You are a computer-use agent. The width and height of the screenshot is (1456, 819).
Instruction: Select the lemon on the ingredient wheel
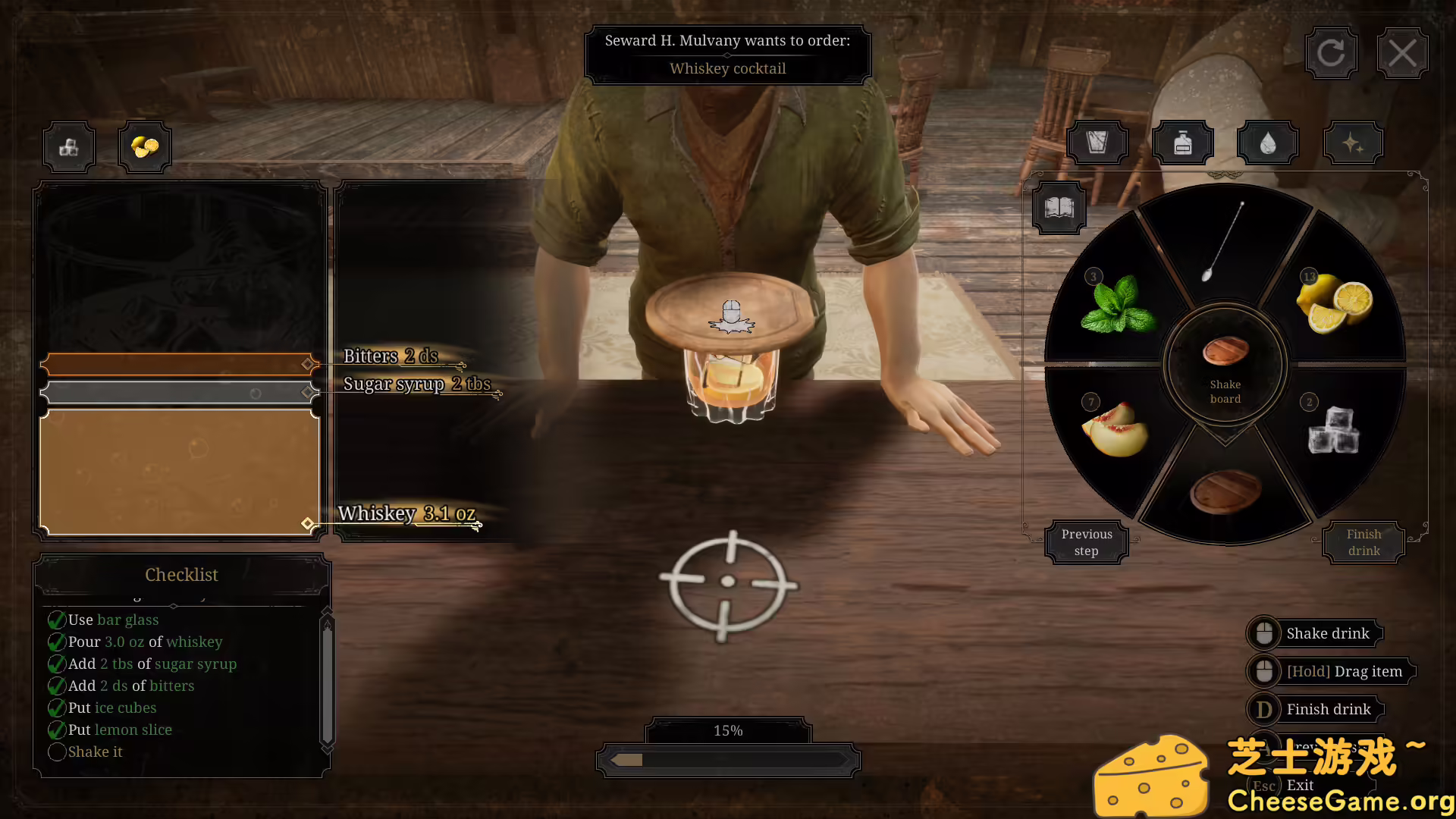coord(1335,300)
